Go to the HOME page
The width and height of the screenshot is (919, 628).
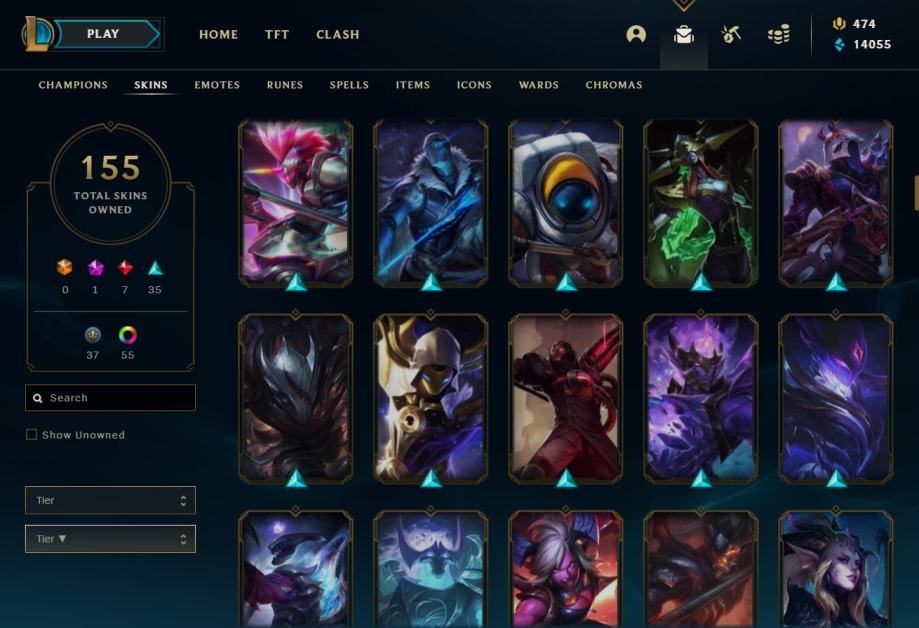click(218, 34)
